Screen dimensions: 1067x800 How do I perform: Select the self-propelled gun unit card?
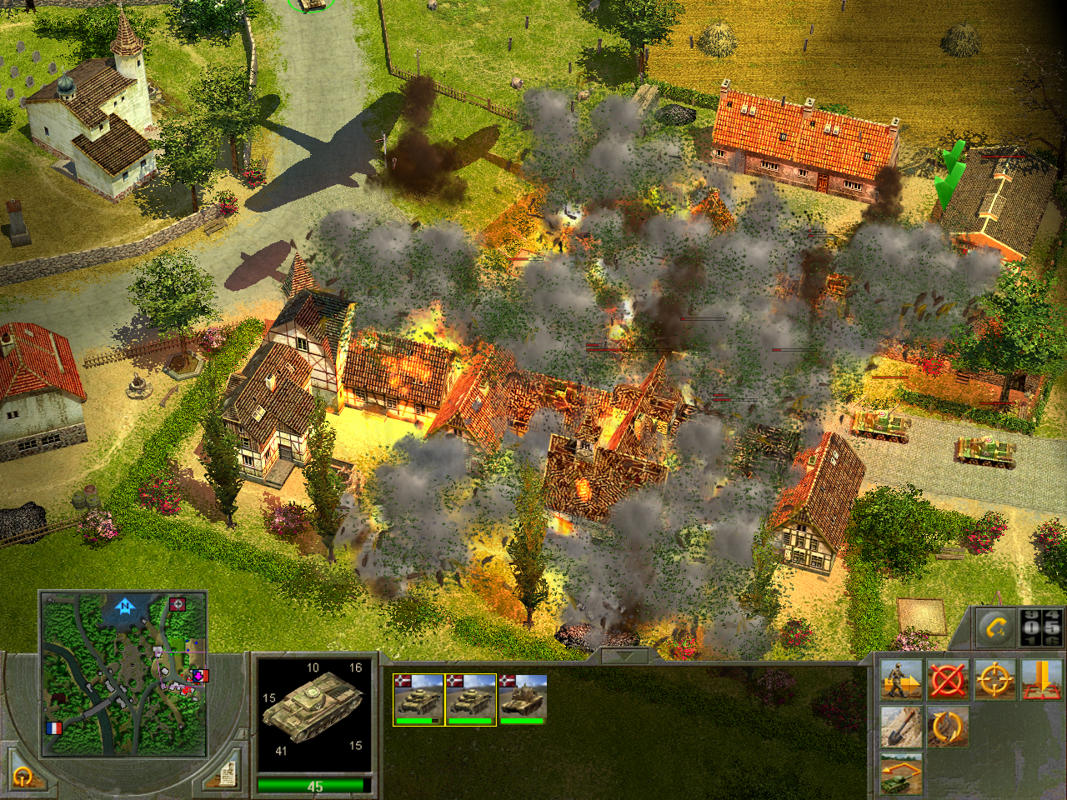[522, 698]
